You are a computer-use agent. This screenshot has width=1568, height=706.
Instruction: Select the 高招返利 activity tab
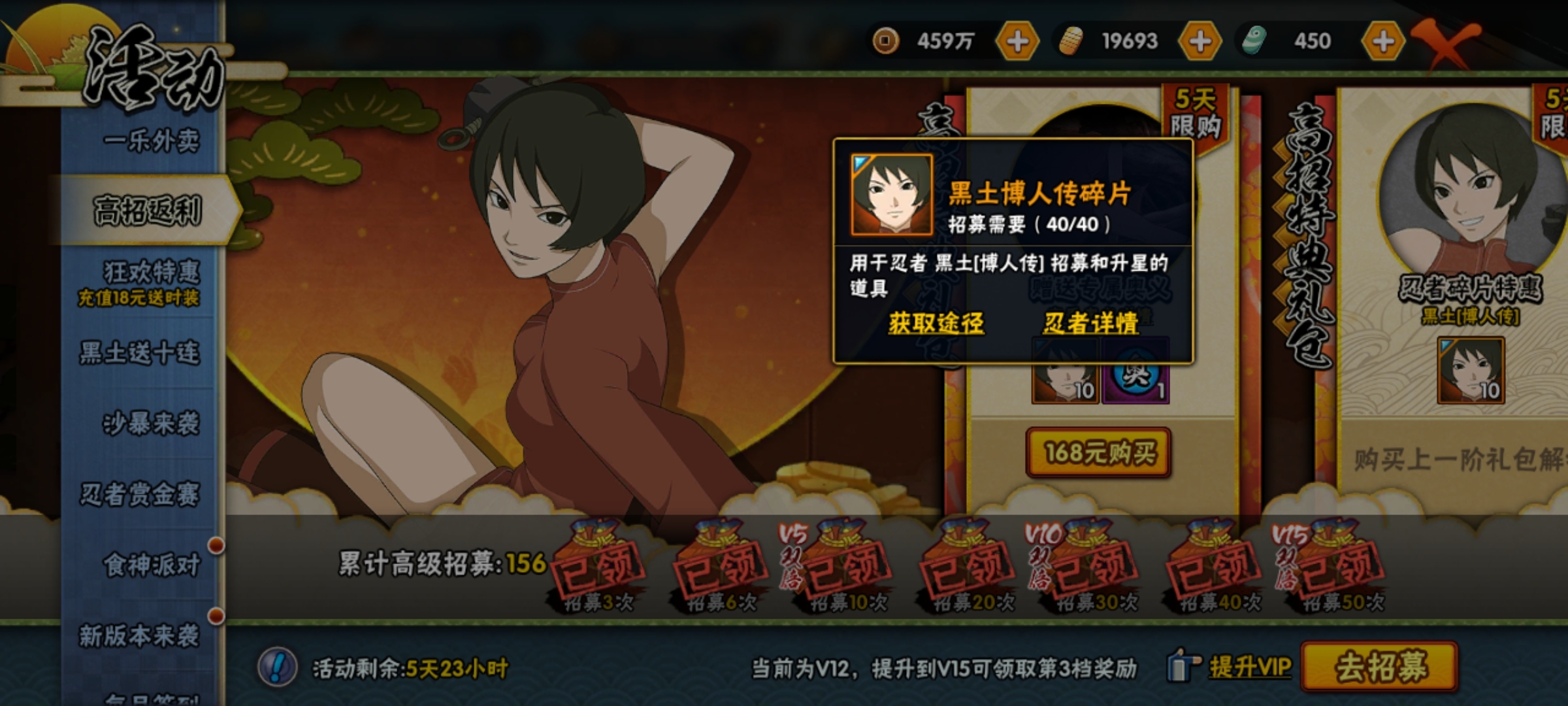coord(148,211)
